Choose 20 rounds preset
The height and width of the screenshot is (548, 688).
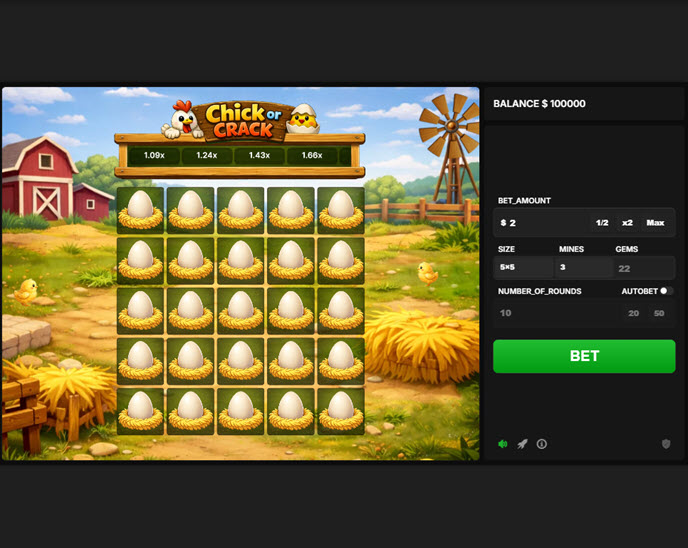(x=633, y=313)
